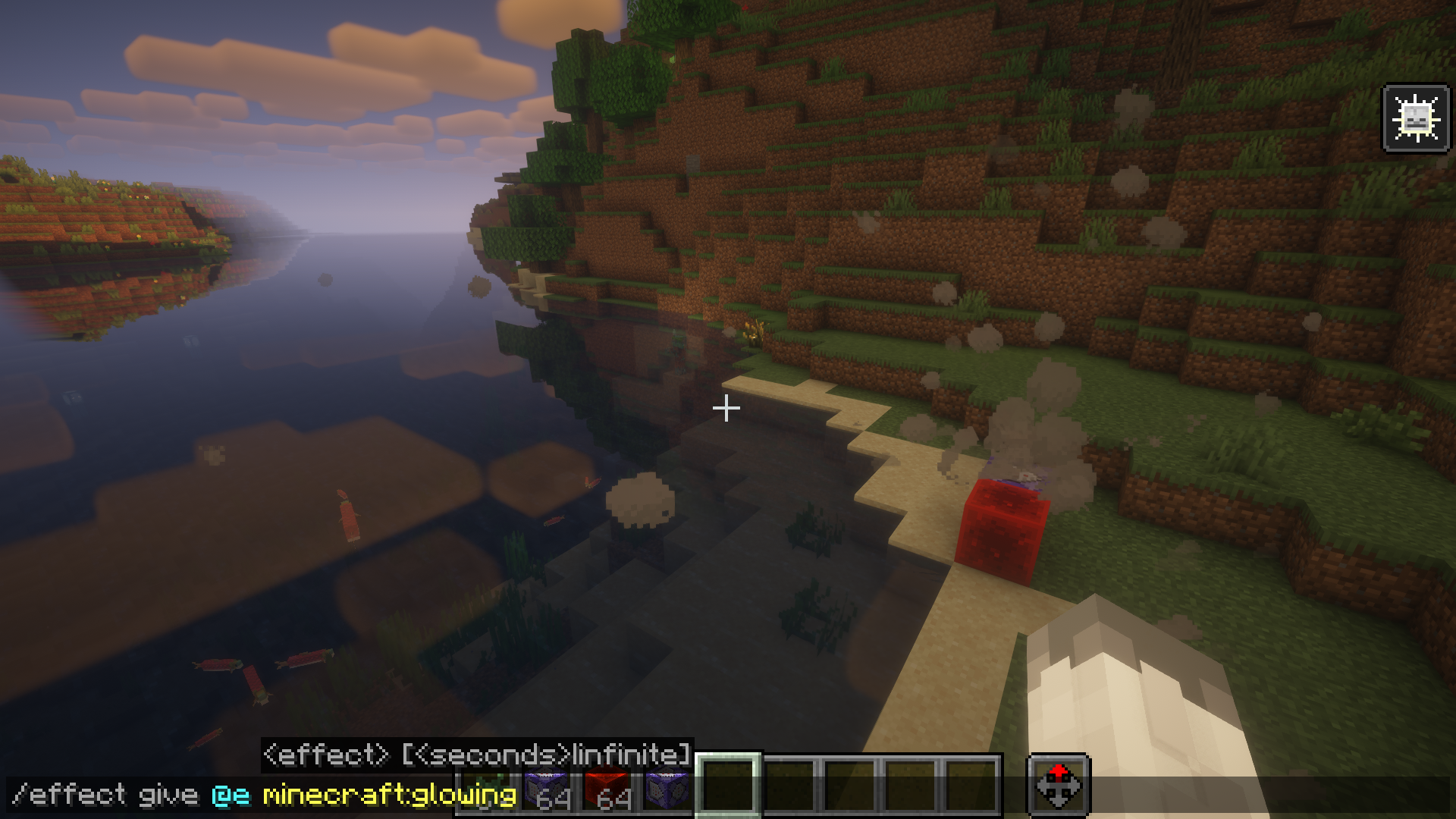
Task: Click the highlighted empty hotbar slot
Action: 728,786
